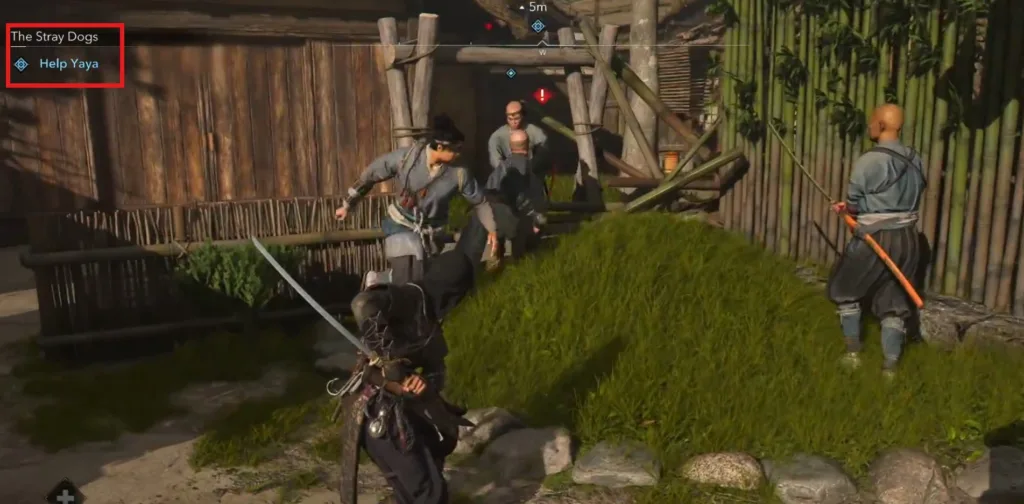
Task: Select the healing ration plus icon
Action: click(65, 494)
